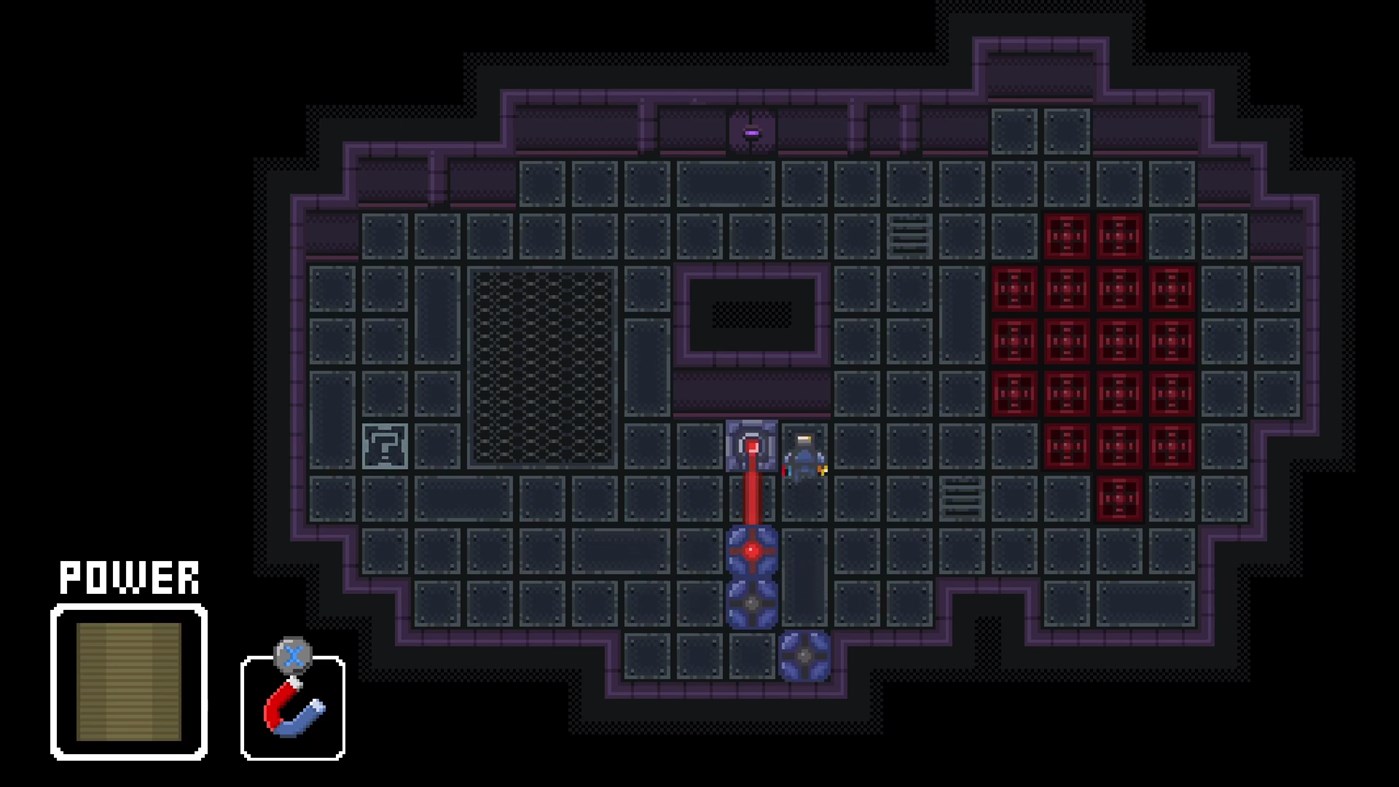Image resolution: width=1399 pixels, height=787 pixels.
Task: Click the red laser beam segment
Action: click(x=750, y=500)
